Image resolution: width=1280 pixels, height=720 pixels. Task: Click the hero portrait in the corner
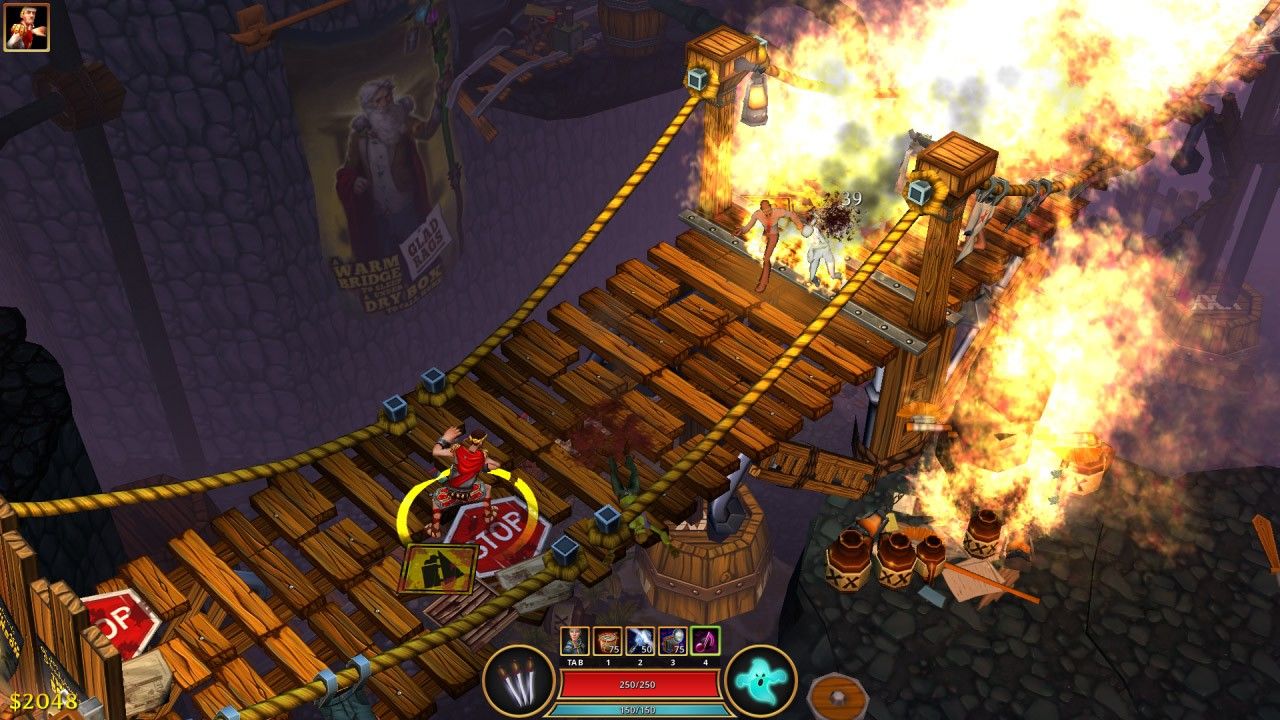(27, 27)
